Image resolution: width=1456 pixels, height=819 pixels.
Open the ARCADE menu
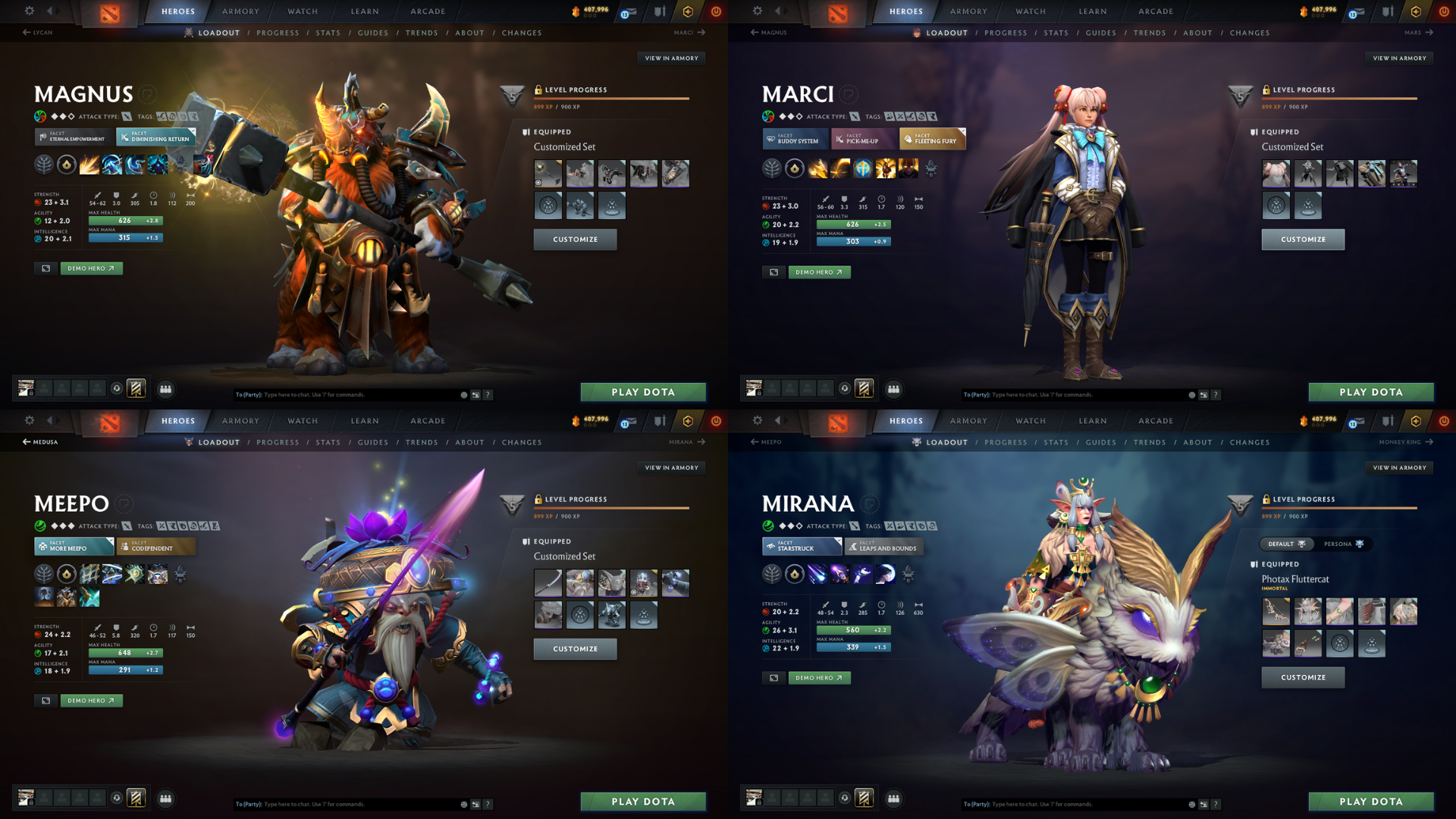pyautogui.click(x=427, y=11)
